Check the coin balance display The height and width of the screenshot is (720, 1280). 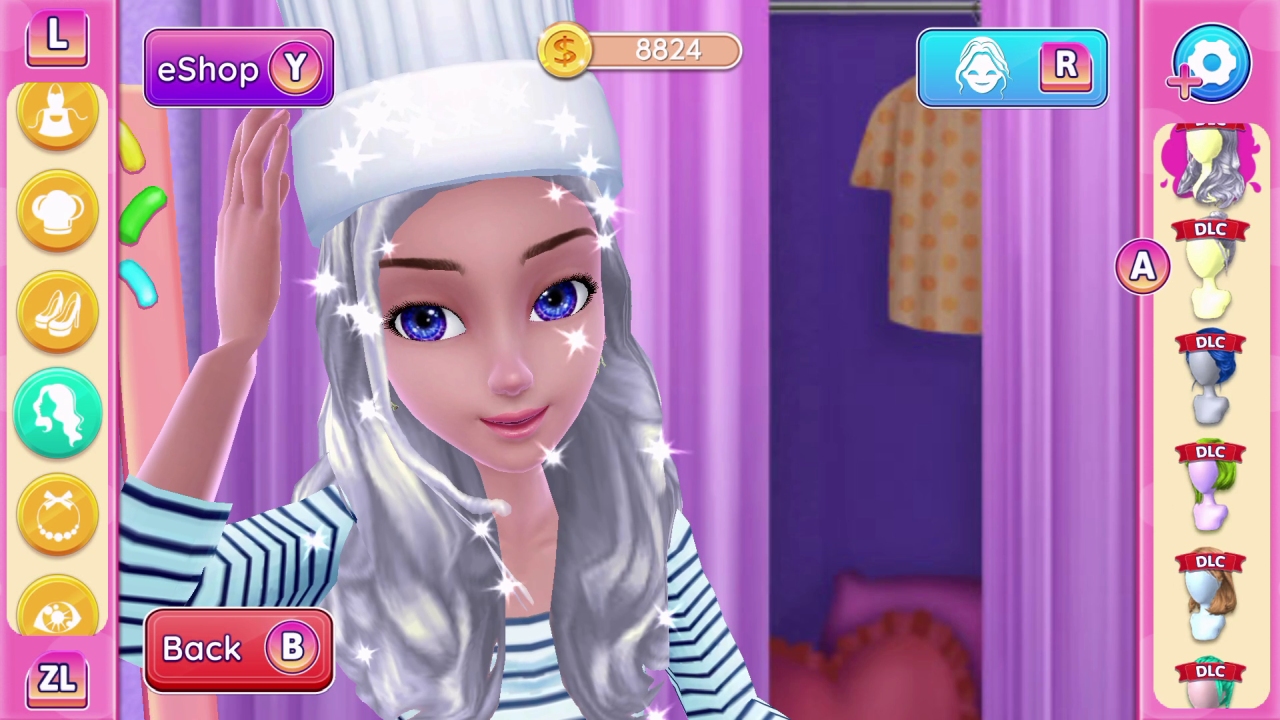point(640,50)
